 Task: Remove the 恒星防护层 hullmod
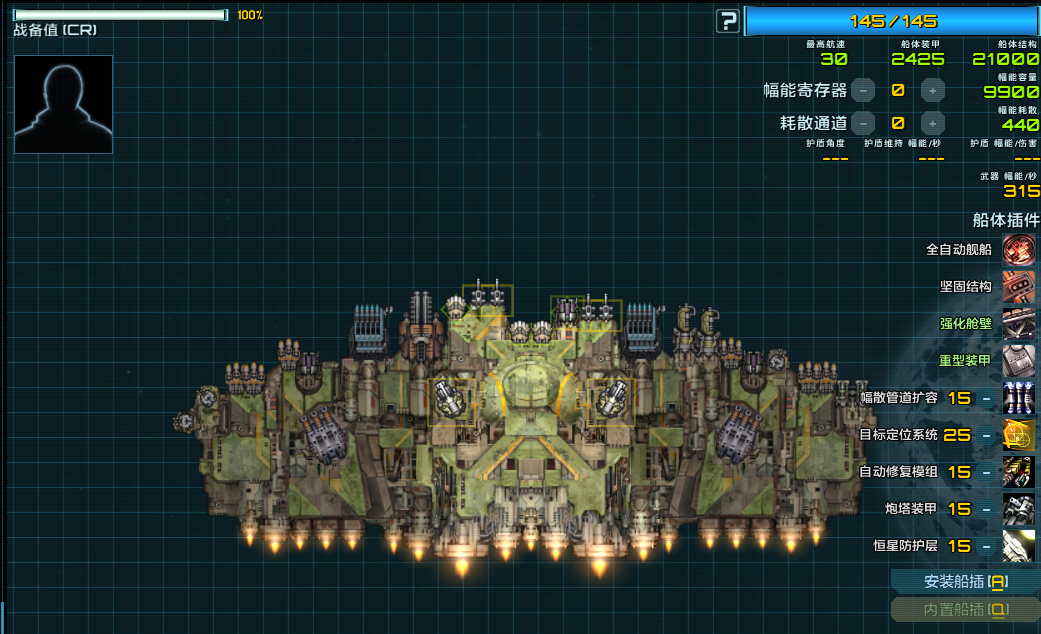pyautogui.click(x=986, y=546)
